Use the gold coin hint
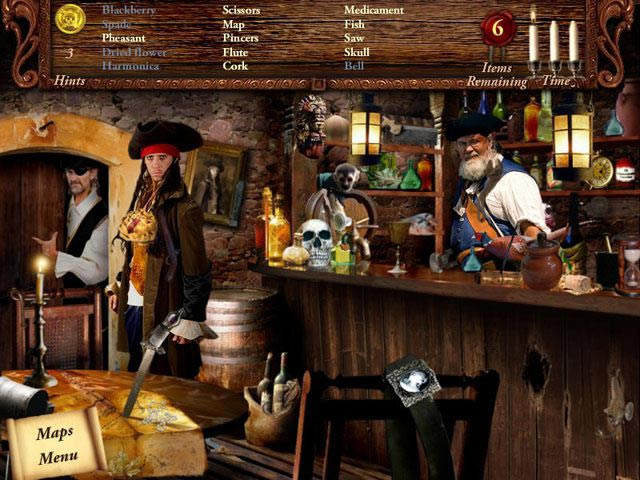 pyautogui.click(x=70, y=18)
